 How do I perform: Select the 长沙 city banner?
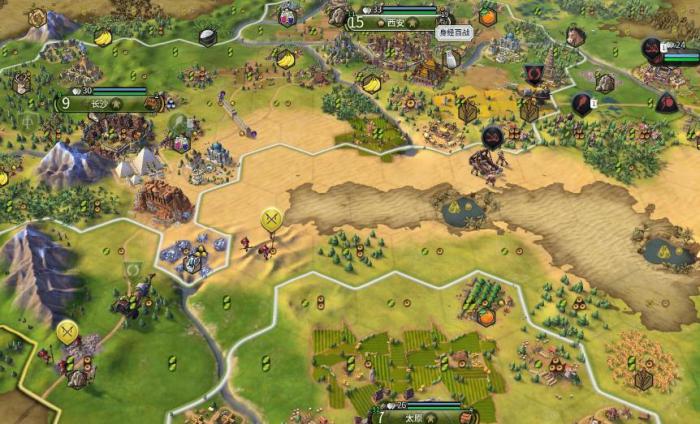click(99, 102)
